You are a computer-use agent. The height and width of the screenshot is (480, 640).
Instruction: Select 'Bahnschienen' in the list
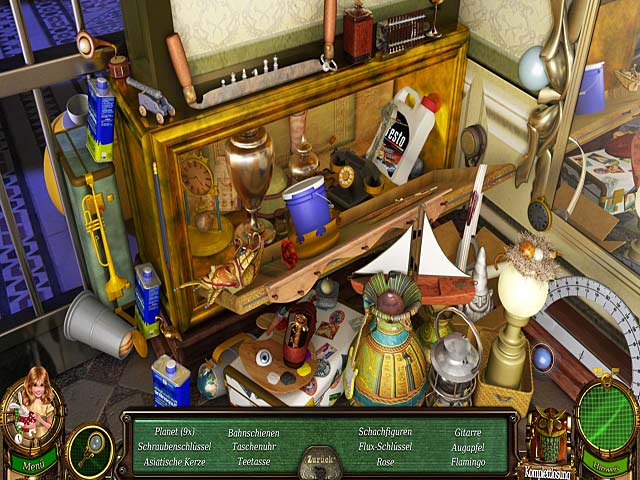(254, 432)
